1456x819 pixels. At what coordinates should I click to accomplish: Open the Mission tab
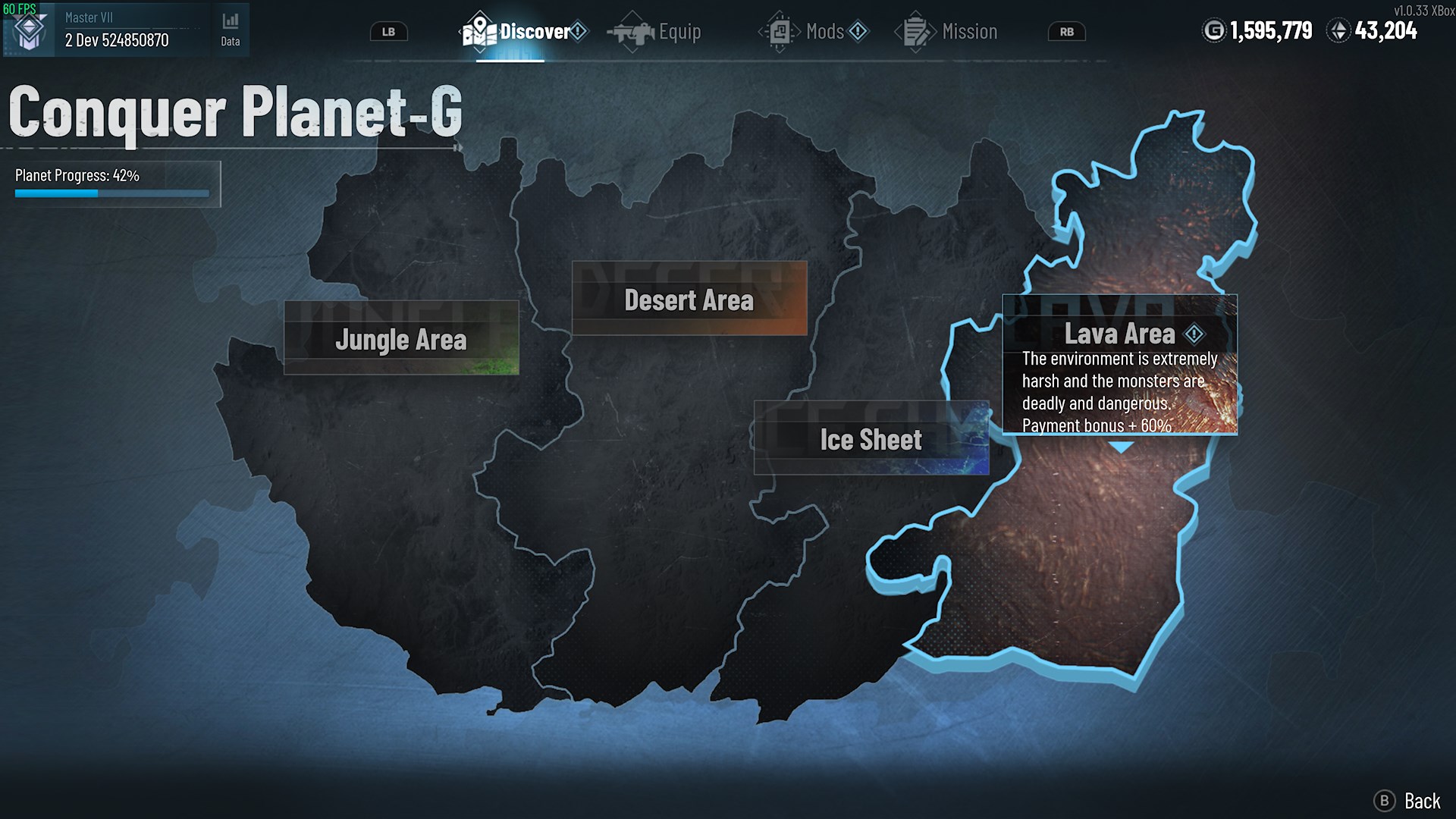click(x=969, y=31)
